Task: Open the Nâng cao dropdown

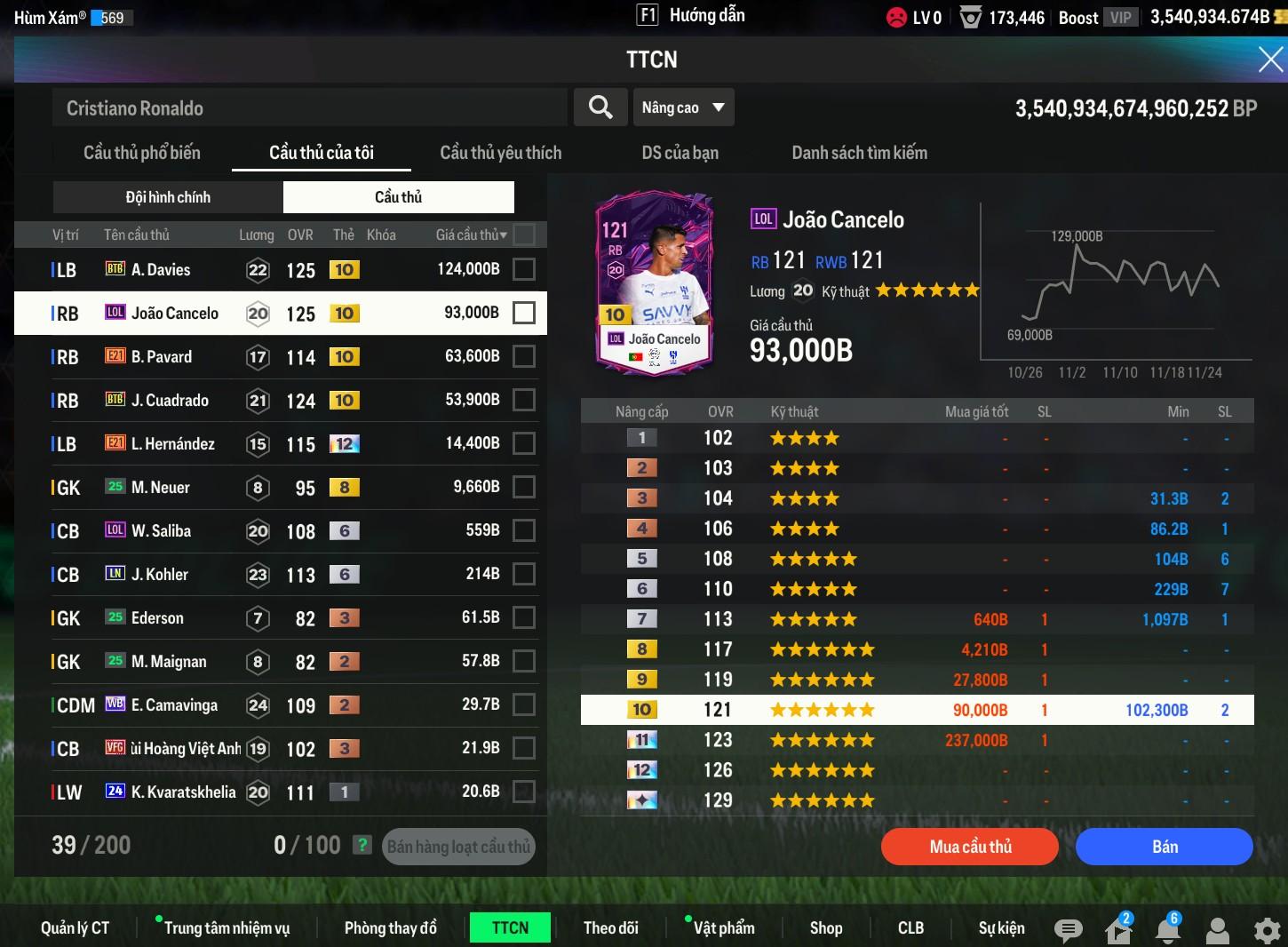Action: click(682, 107)
